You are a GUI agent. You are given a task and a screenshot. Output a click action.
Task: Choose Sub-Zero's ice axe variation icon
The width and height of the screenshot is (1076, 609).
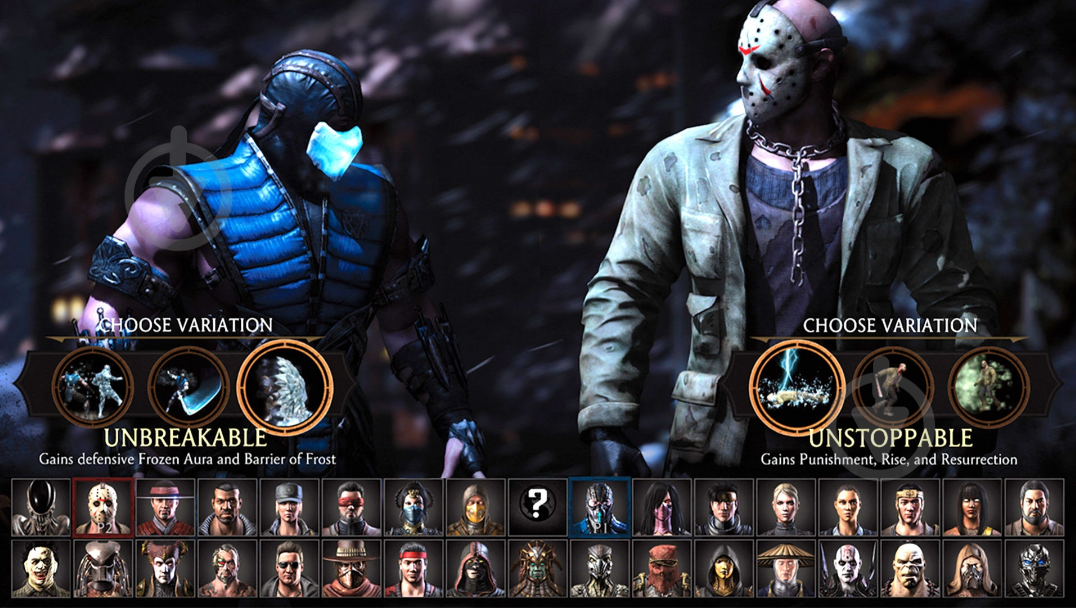point(190,385)
